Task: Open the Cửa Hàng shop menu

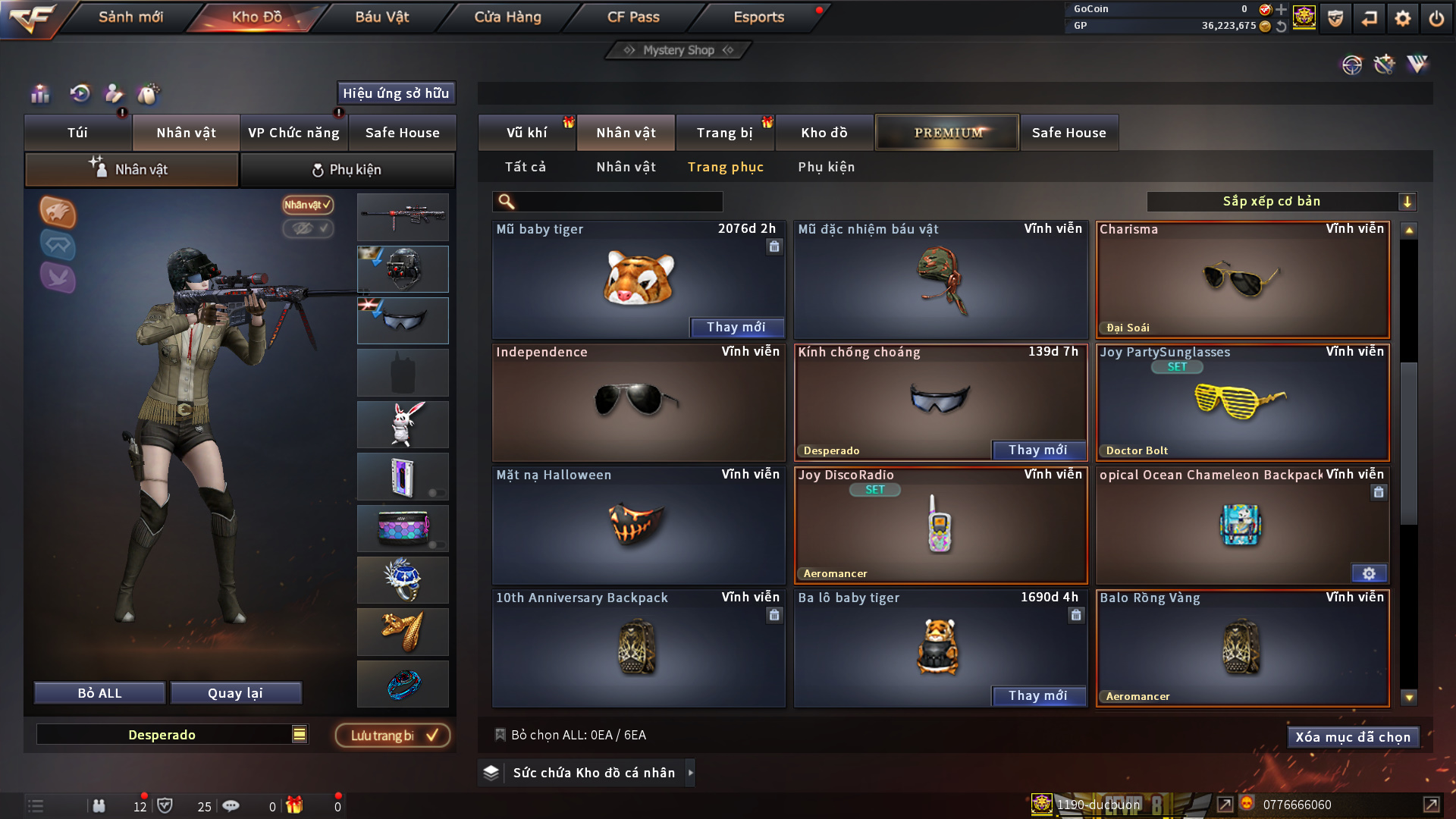Action: pyautogui.click(x=507, y=17)
